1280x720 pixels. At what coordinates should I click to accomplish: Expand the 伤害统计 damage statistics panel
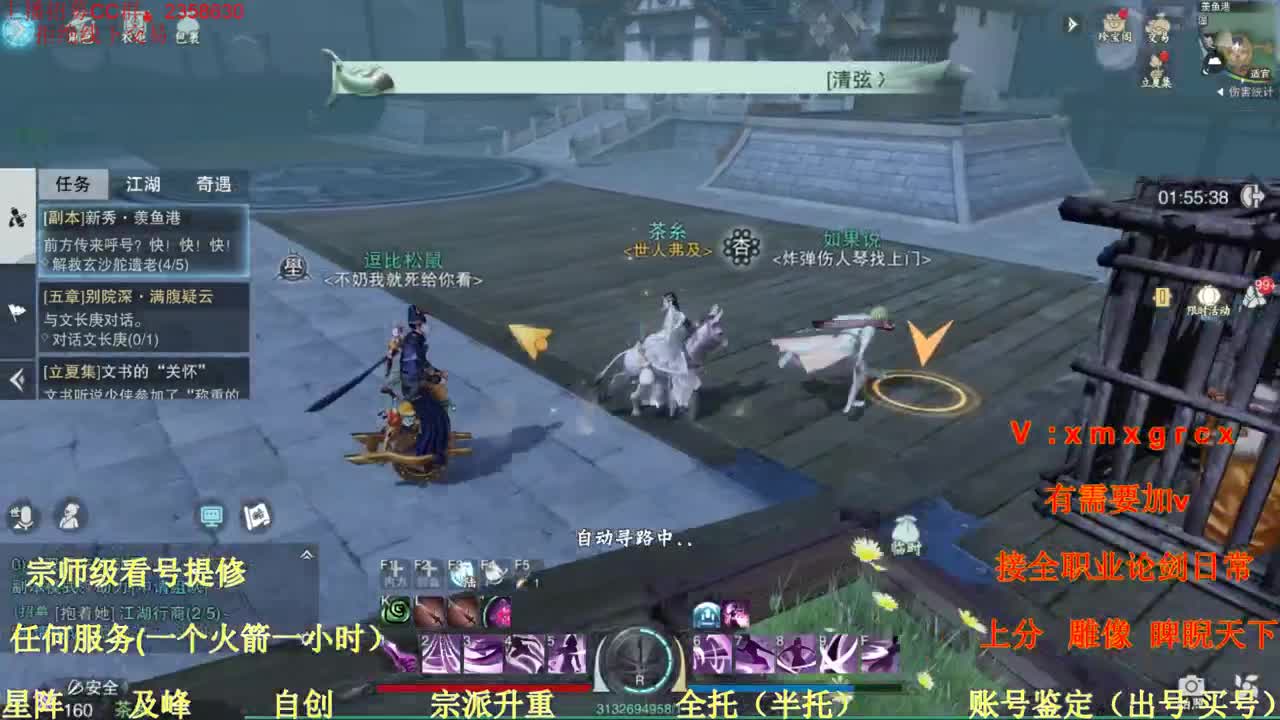(x=1221, y=91)
